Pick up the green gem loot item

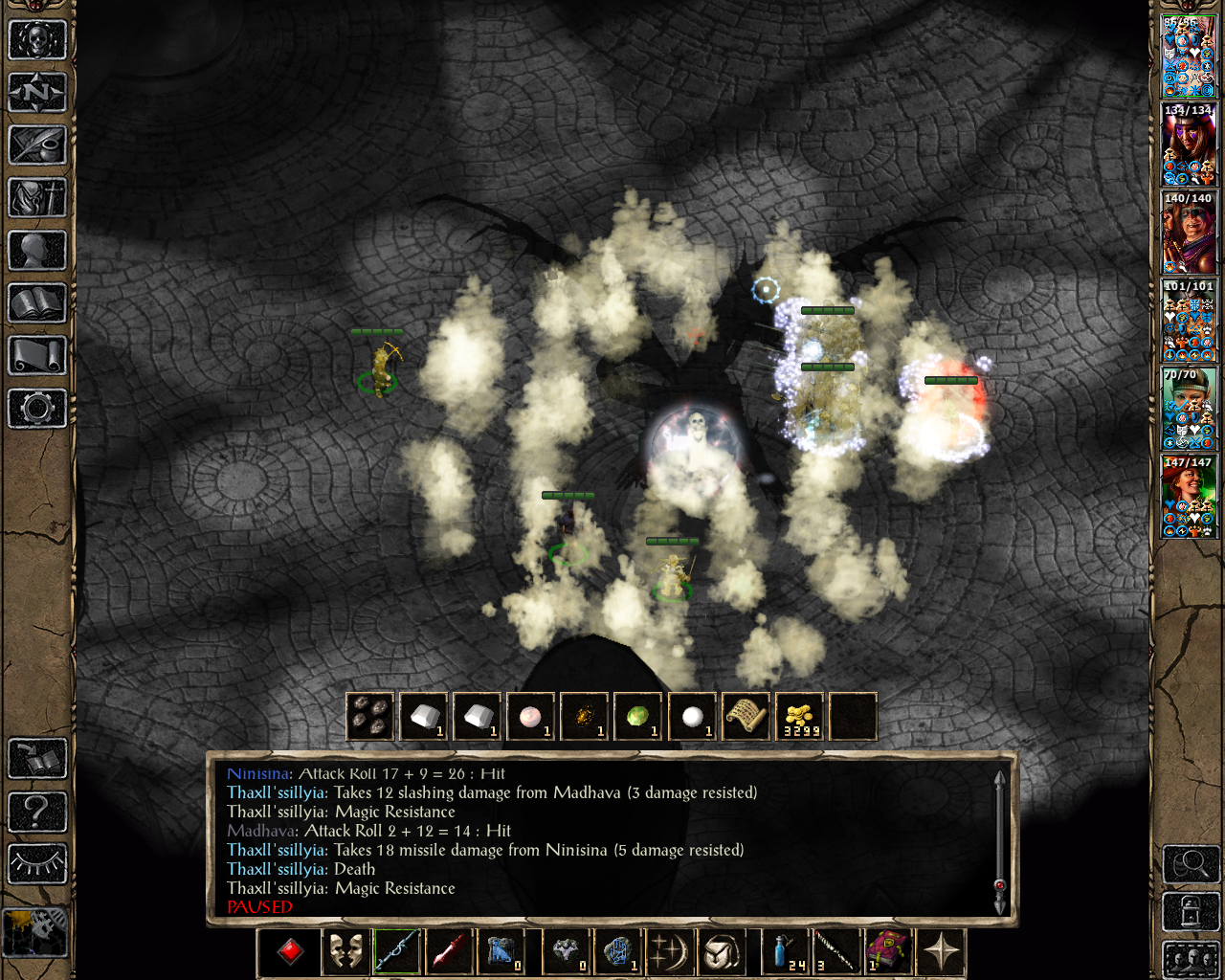coord(638,717)
